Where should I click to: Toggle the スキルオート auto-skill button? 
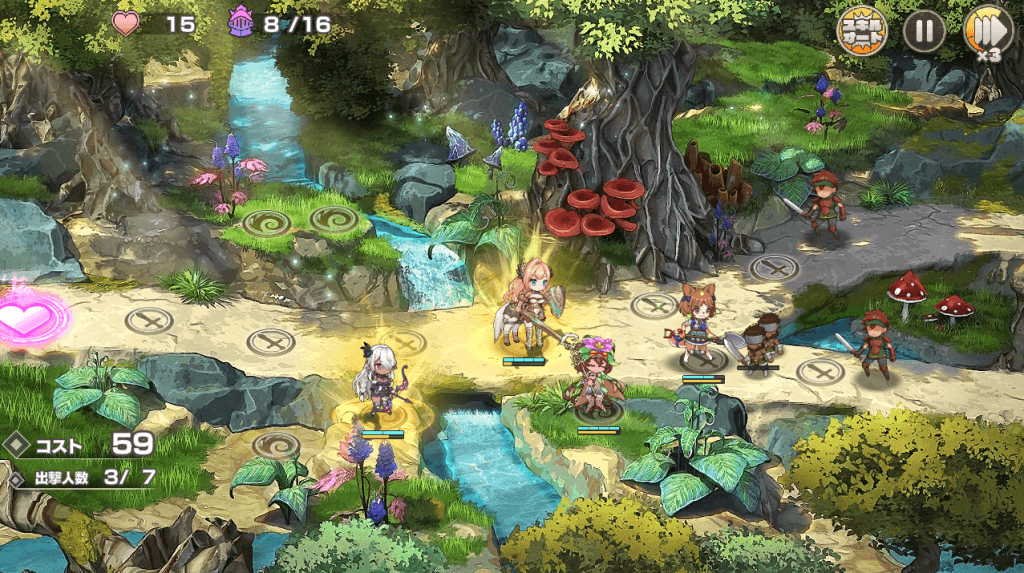click(861, 31)
